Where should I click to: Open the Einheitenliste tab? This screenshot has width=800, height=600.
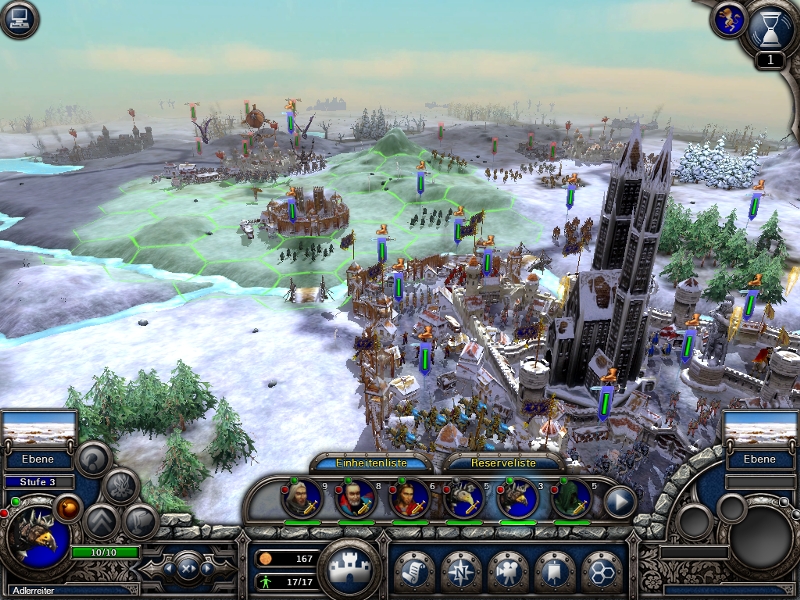(x=372, y=463)
